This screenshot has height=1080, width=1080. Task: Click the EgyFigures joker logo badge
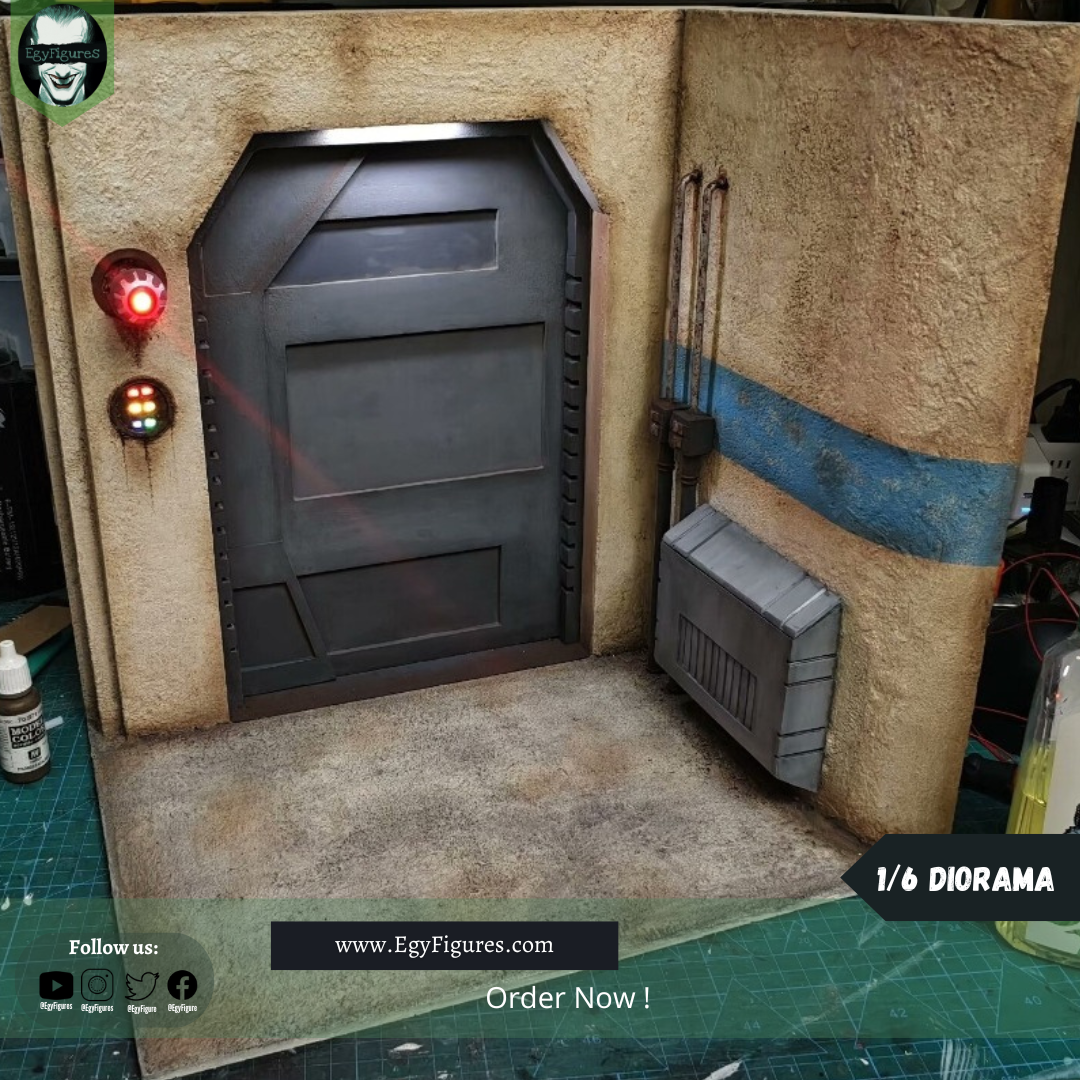click(62, 58)
